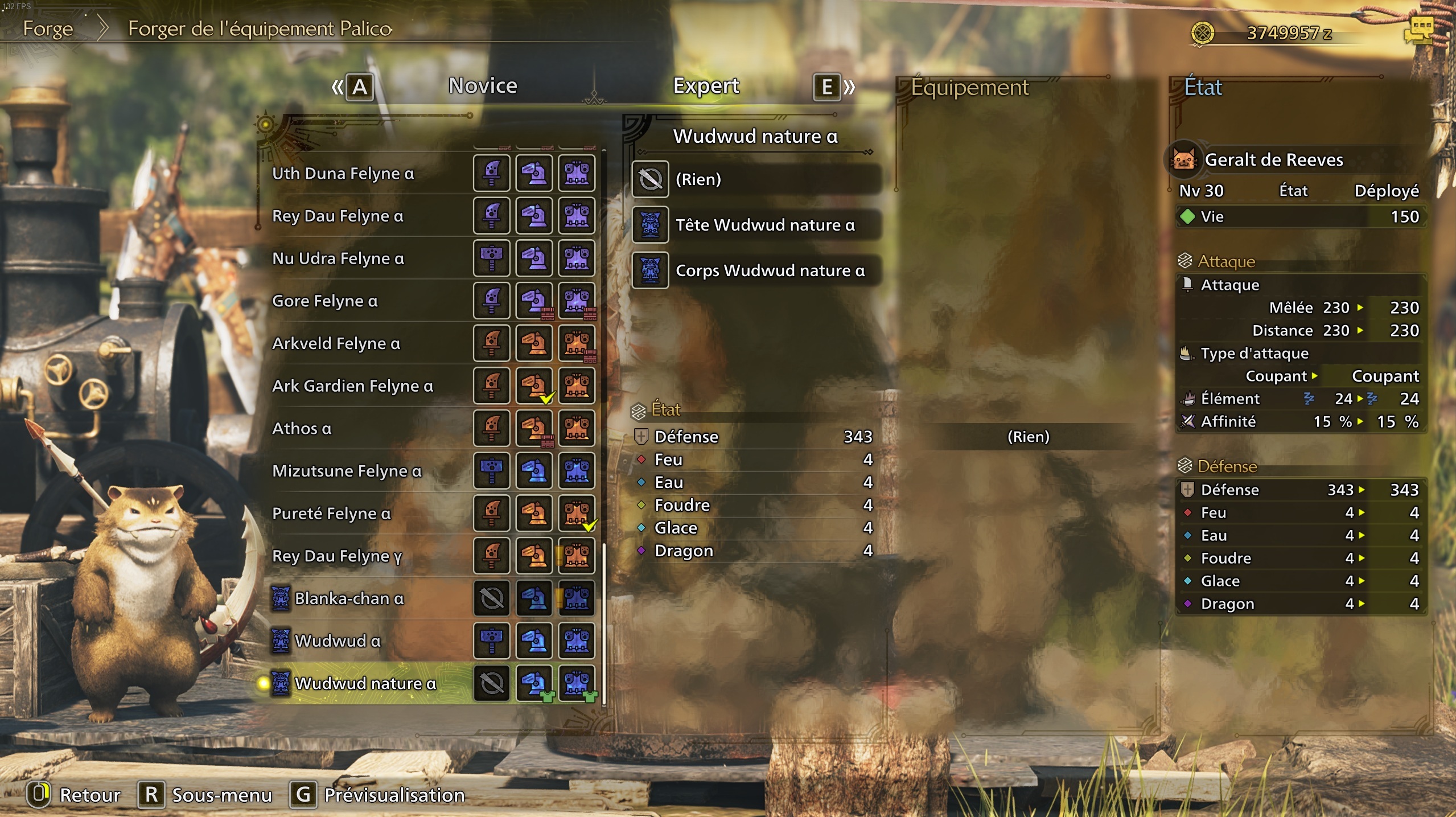Click the crossed-circle weapon slot on Blanka-chan α
This screenshot has width=1456, height=817.
pos(492,598)
